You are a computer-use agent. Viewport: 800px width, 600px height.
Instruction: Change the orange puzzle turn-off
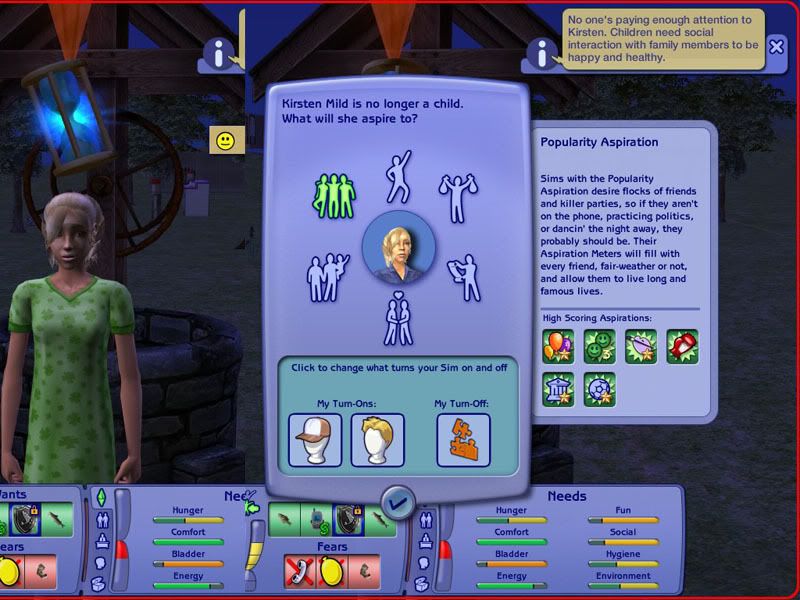[462, 440]
